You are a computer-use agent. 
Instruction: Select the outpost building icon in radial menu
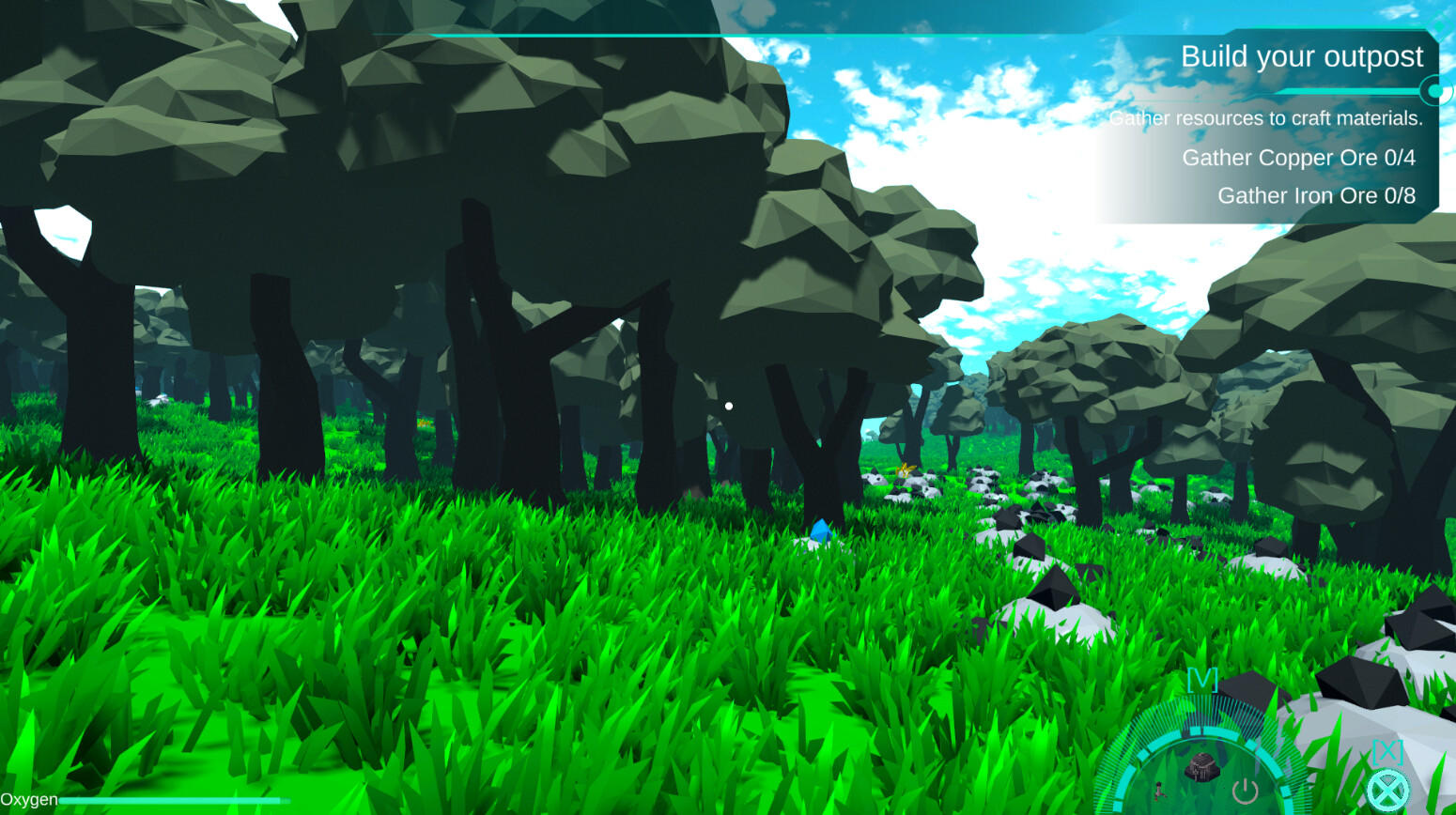point(1202,765)
